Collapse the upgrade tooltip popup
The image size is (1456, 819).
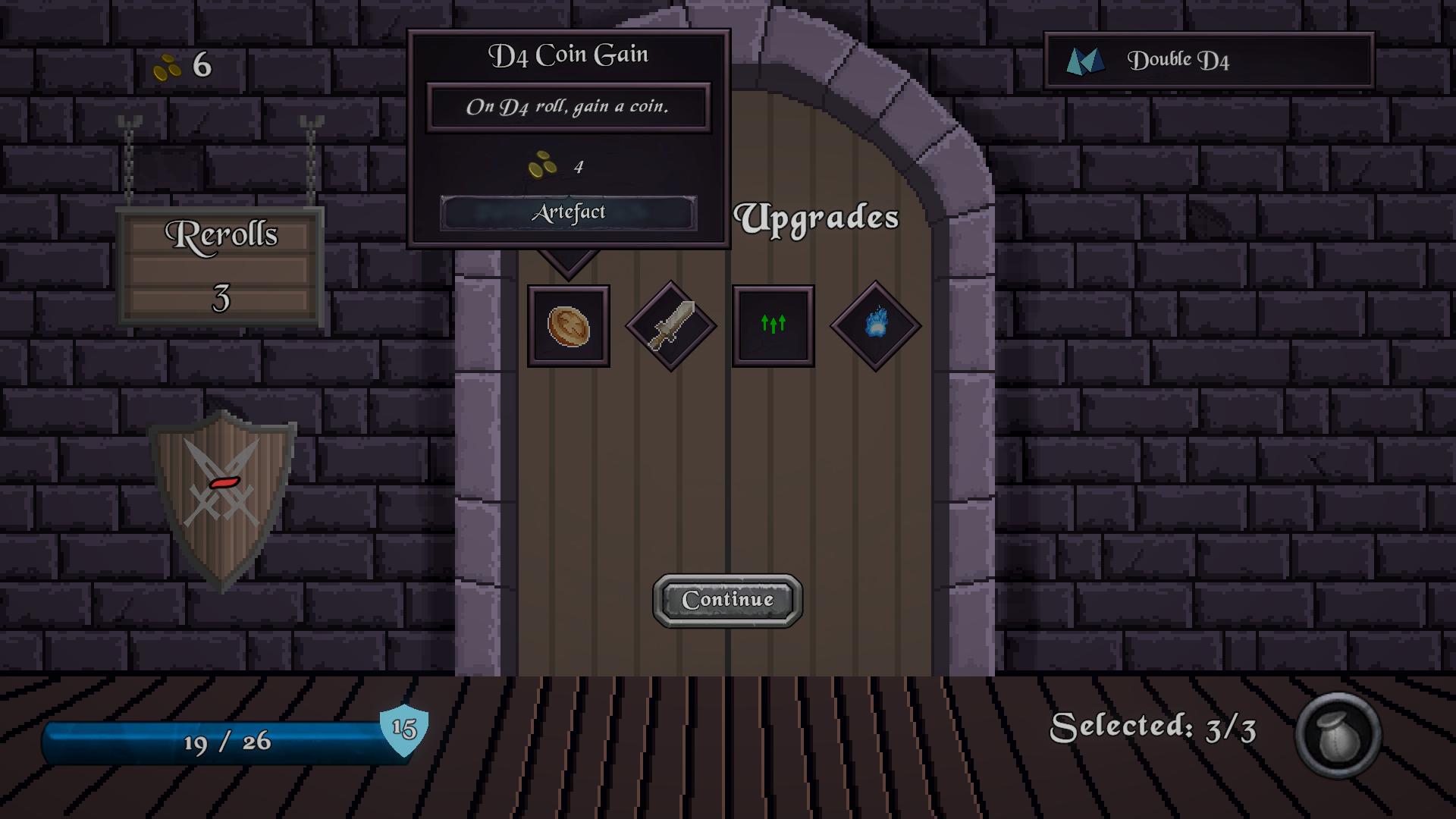pos(569,136)
